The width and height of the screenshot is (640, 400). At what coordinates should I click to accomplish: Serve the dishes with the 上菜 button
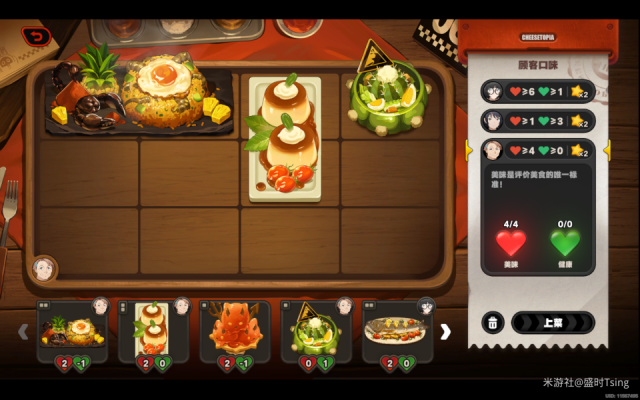tap(552, 323)
